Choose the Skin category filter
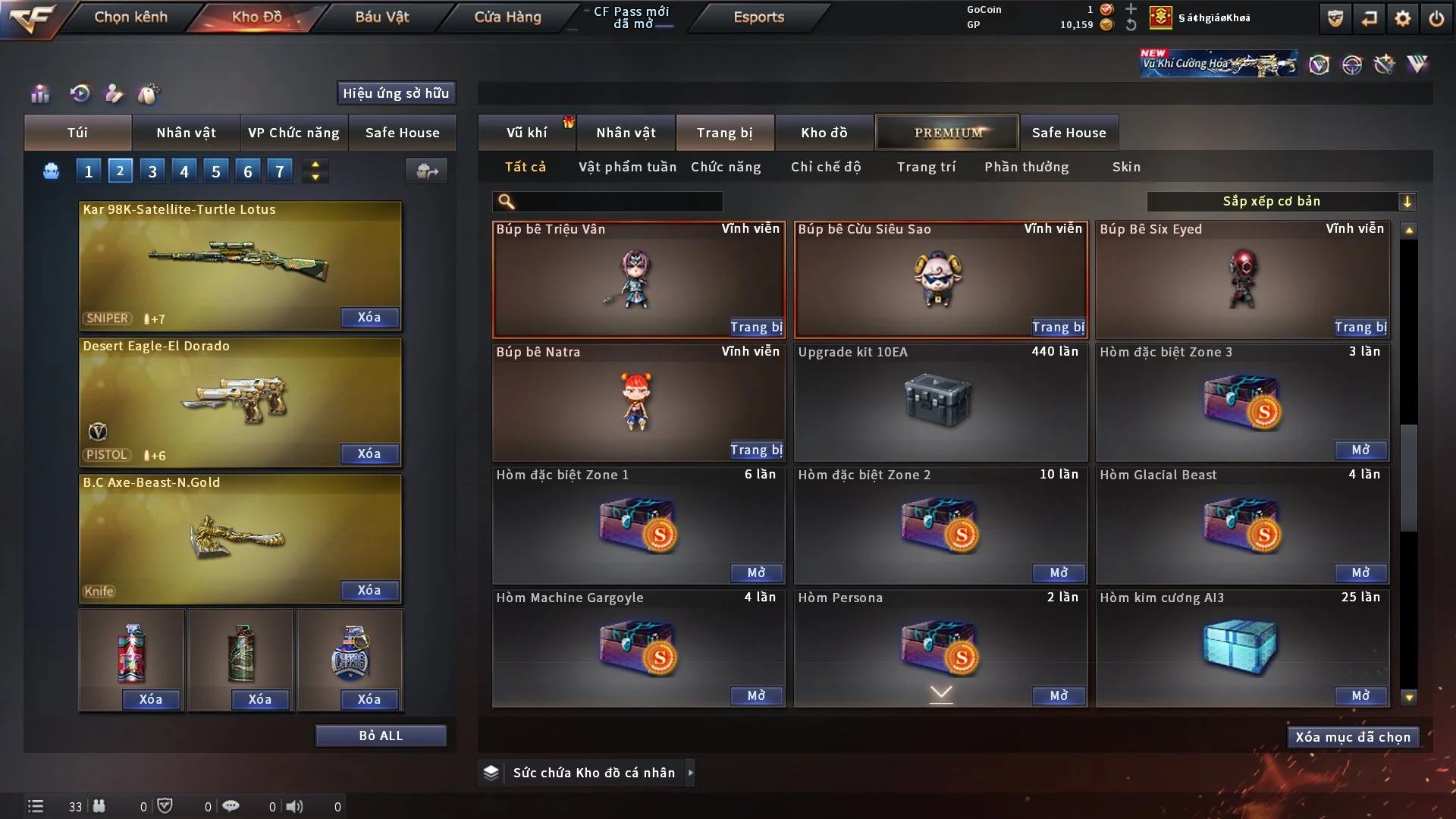This screenshot has width=1456, height=819. (1126, 167)
